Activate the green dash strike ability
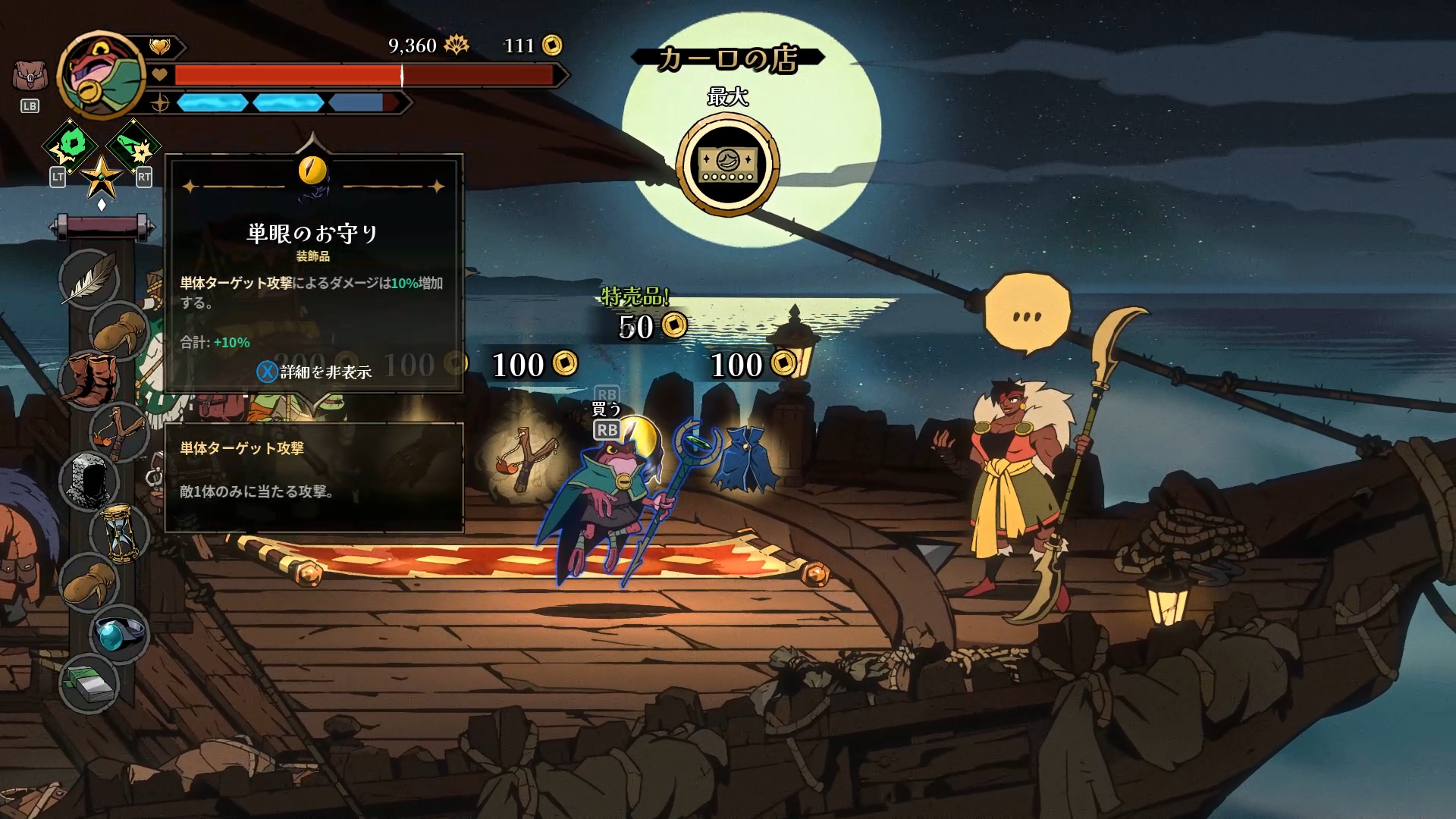The image size is (1456, 819). tap(133, 146)
